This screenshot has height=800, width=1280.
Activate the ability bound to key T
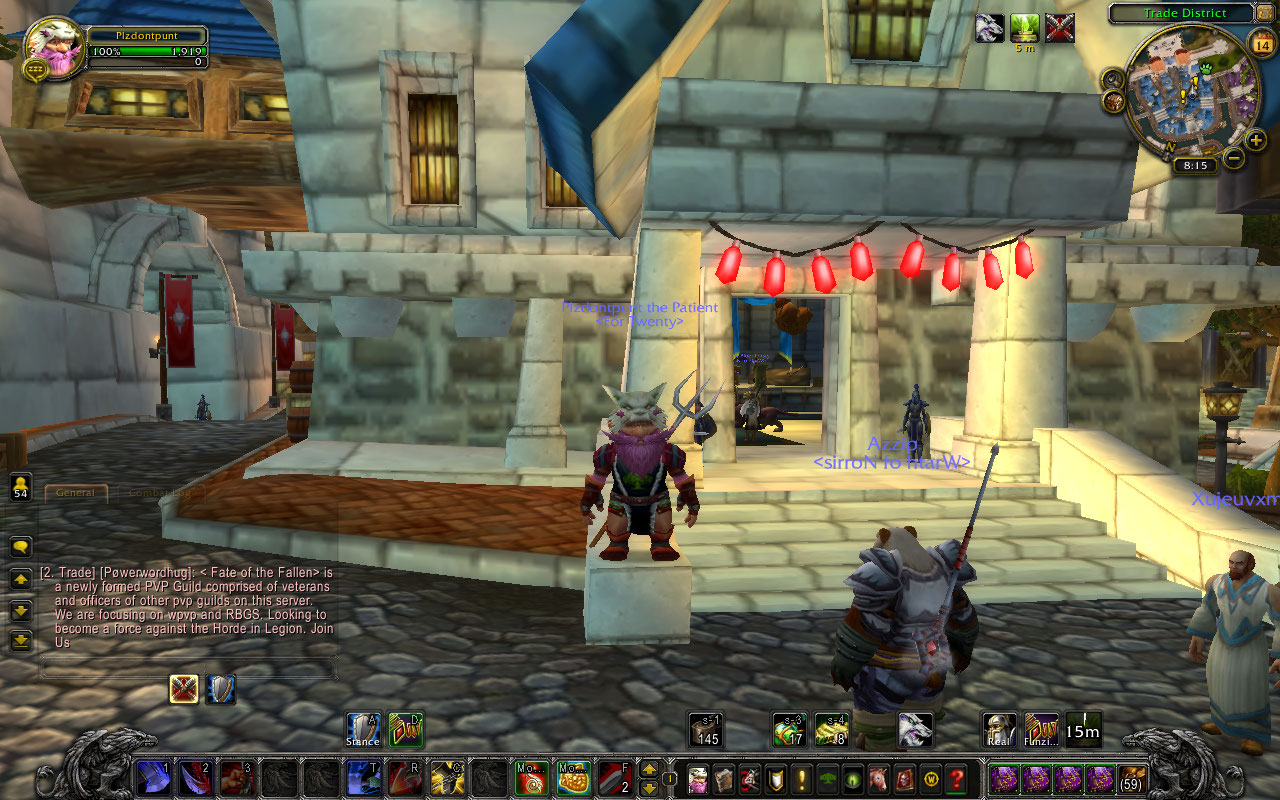(362, 777)
